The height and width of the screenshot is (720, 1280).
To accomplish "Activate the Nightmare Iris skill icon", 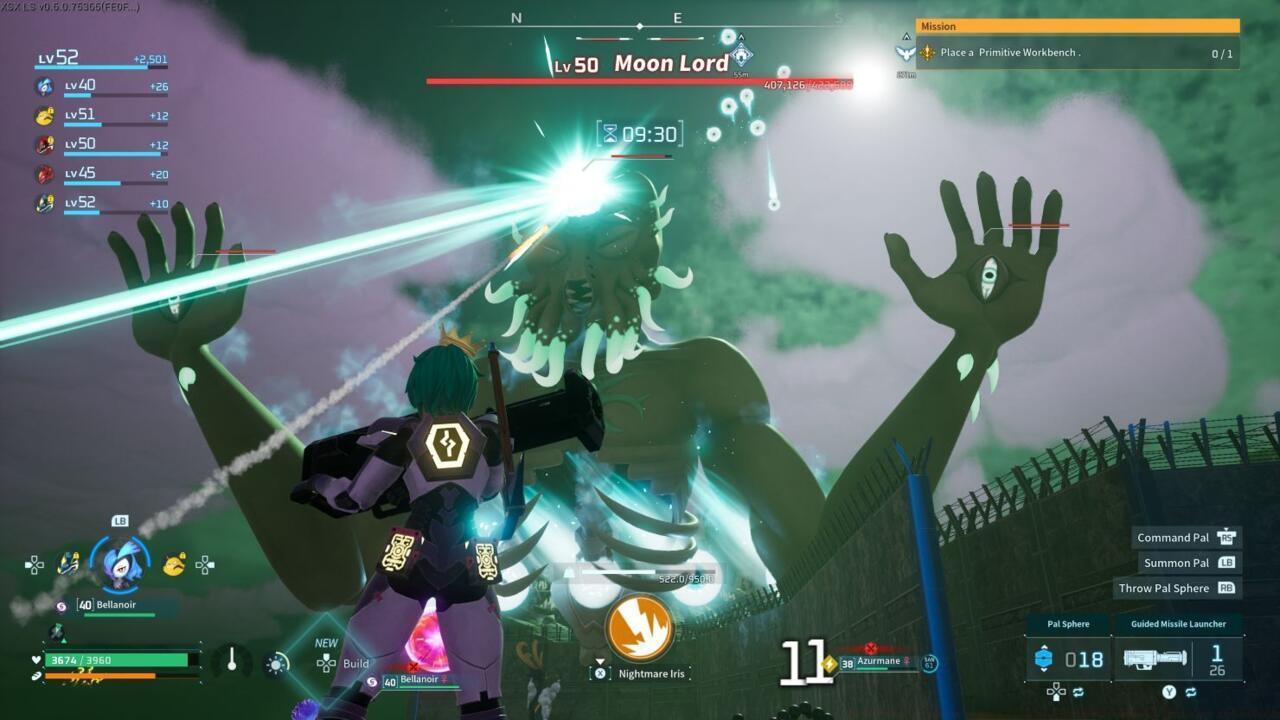I will coord(639,628).
